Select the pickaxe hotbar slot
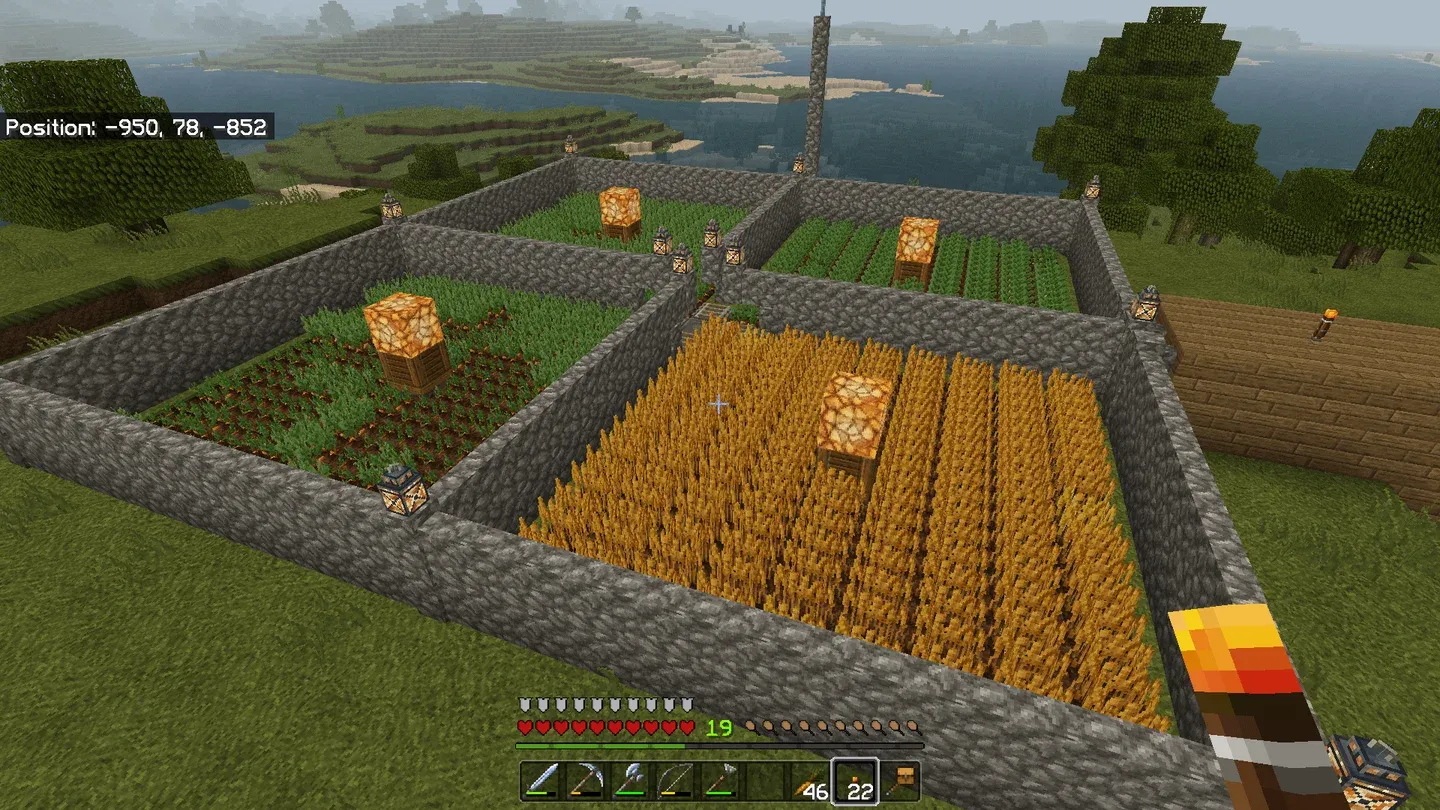Viewport: 1440px width, 810px height. [x=586, y=781]
